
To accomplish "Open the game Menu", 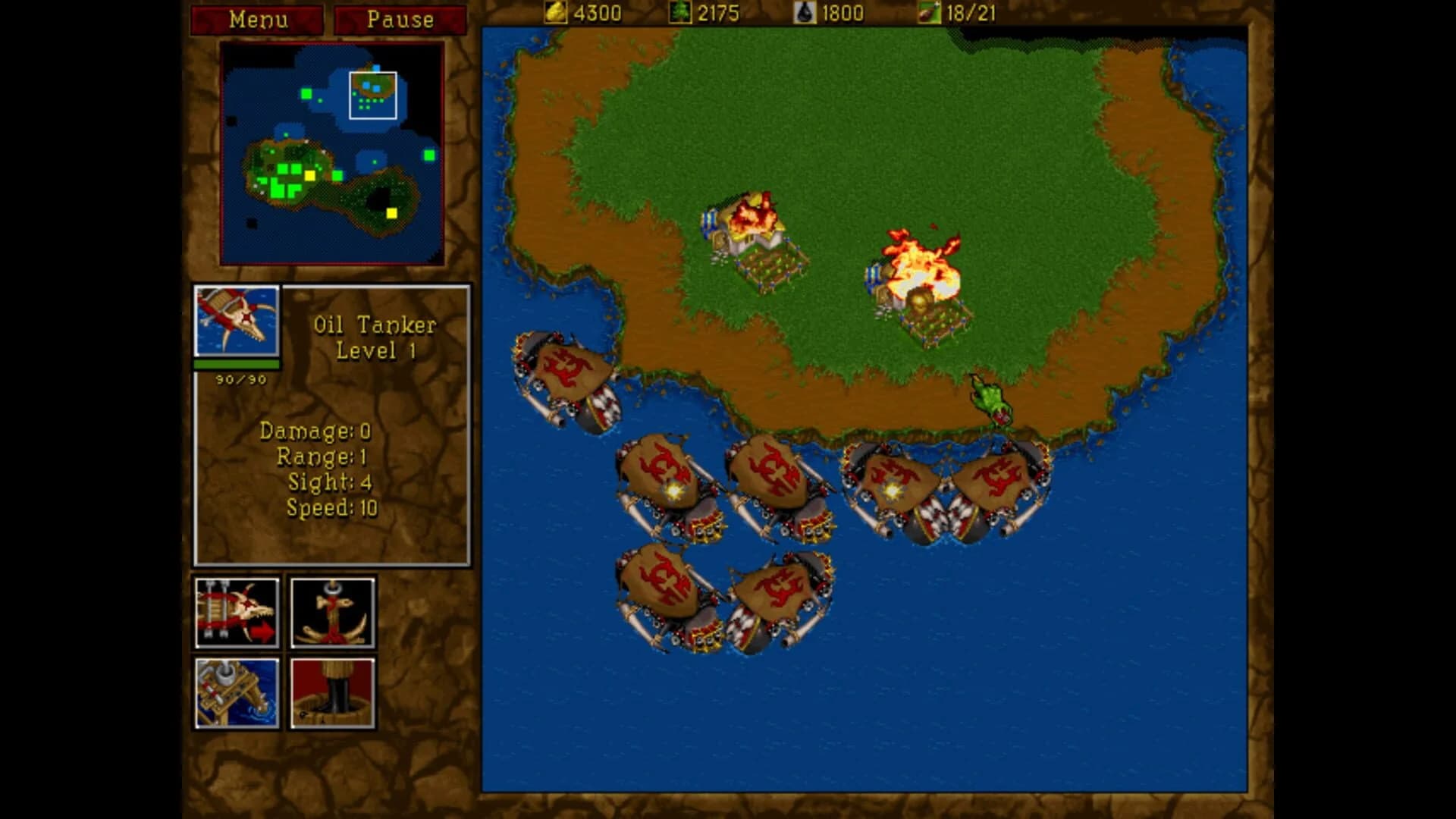I will 257,20.
